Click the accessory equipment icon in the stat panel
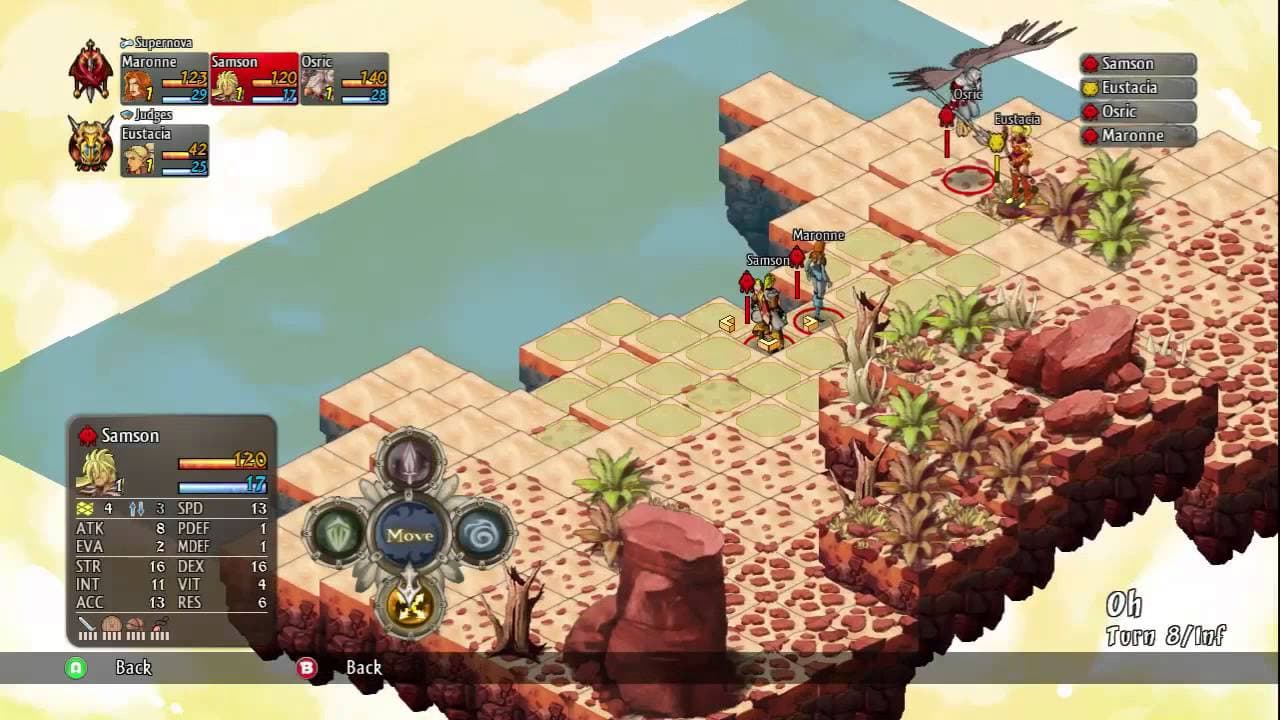Image resolution: width=1280 pixels, height=720 pixels. point(156,624)
